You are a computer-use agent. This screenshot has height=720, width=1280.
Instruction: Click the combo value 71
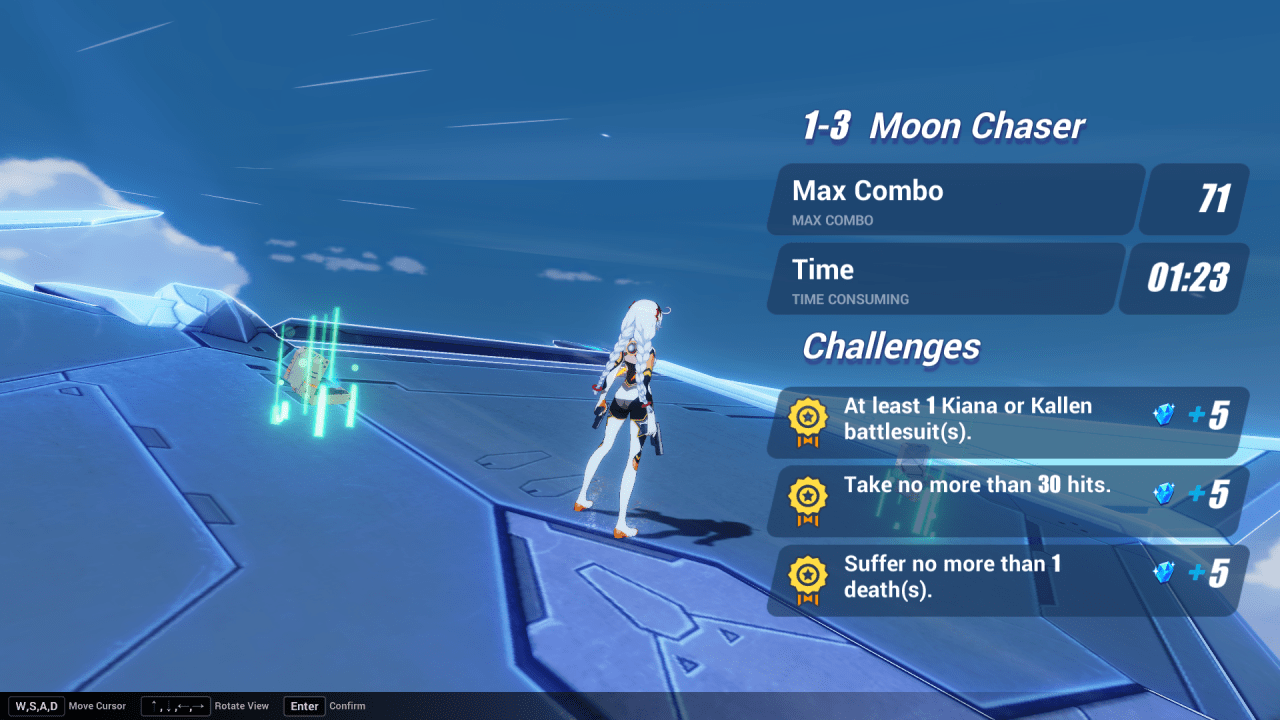(x=1218, y=199)
